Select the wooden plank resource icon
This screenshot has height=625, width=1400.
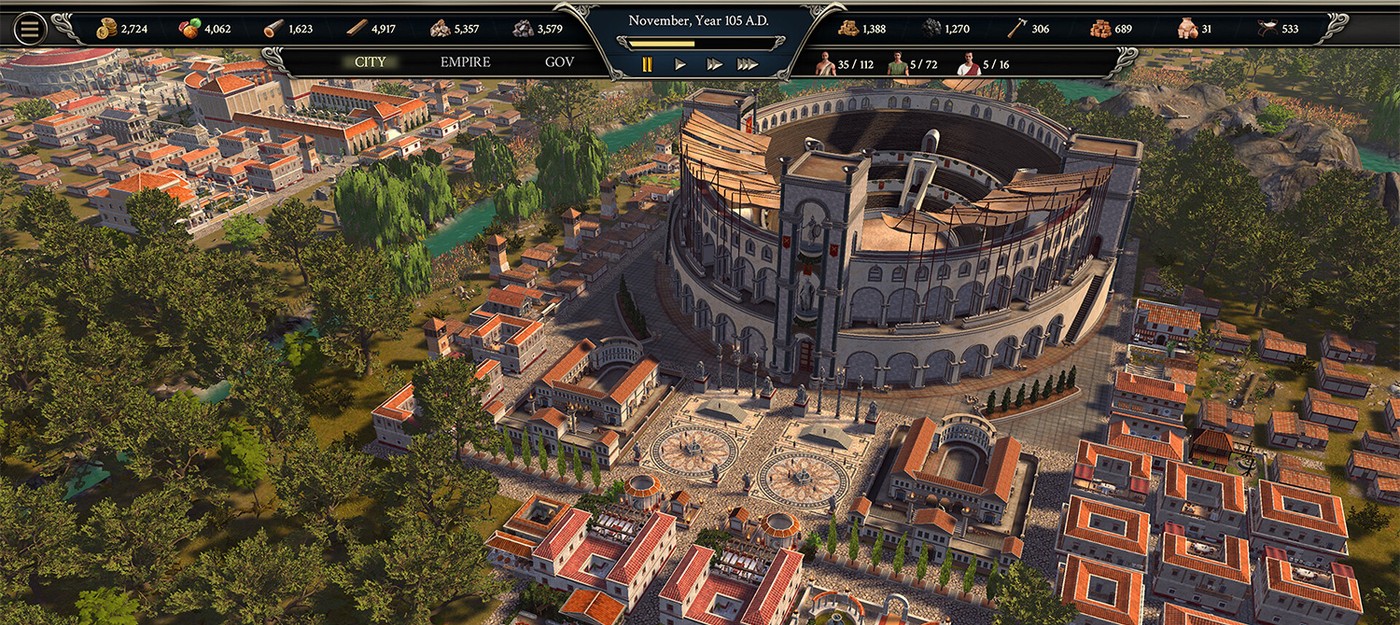tap(356, 29)
